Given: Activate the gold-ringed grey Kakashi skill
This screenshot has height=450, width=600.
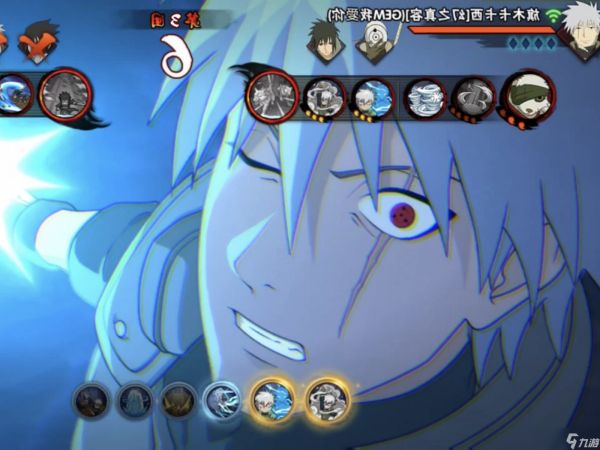Looking at the screenshot, I should 326,399.
